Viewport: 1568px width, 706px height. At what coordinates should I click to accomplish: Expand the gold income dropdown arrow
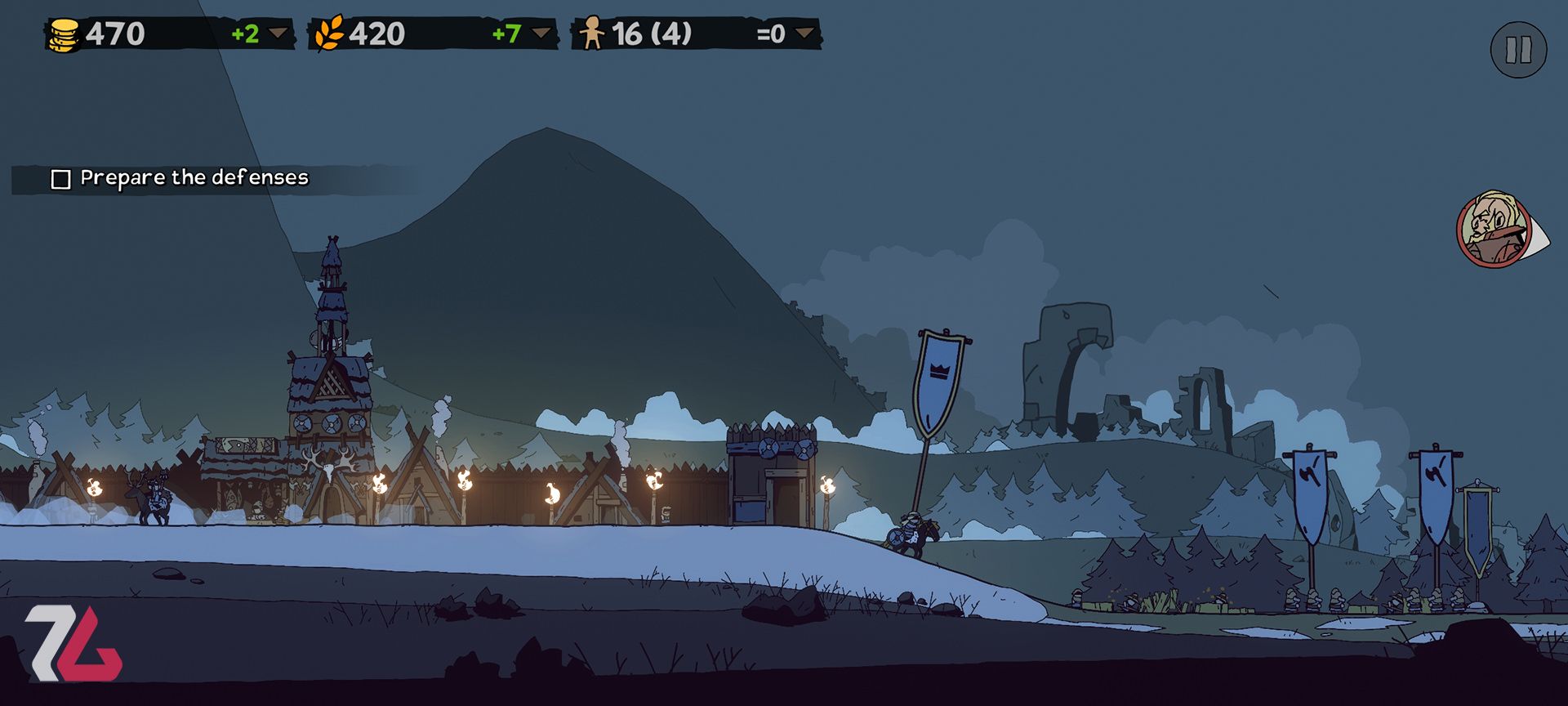[279, 34]
